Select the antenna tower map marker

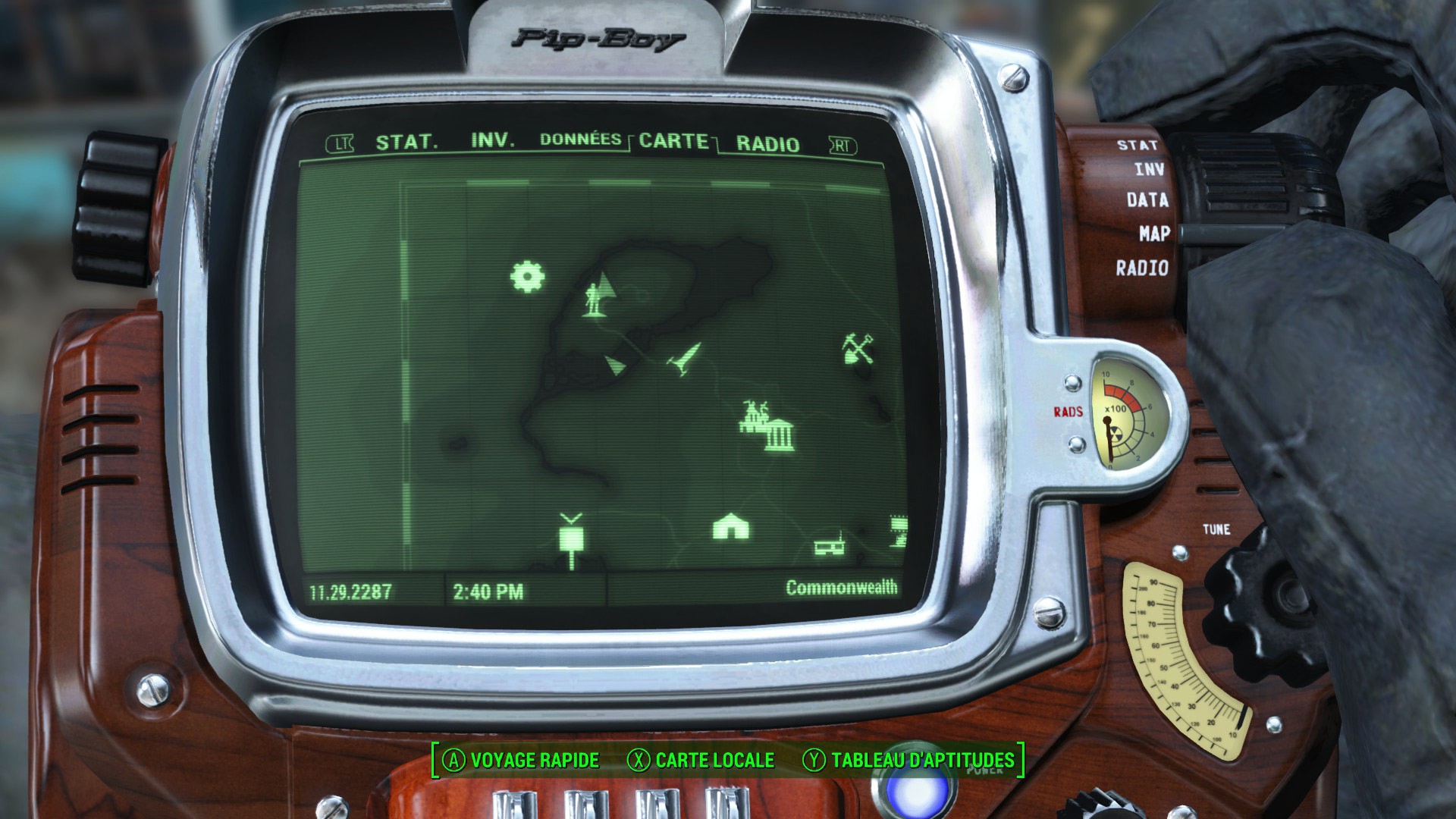tap(571, 539)
